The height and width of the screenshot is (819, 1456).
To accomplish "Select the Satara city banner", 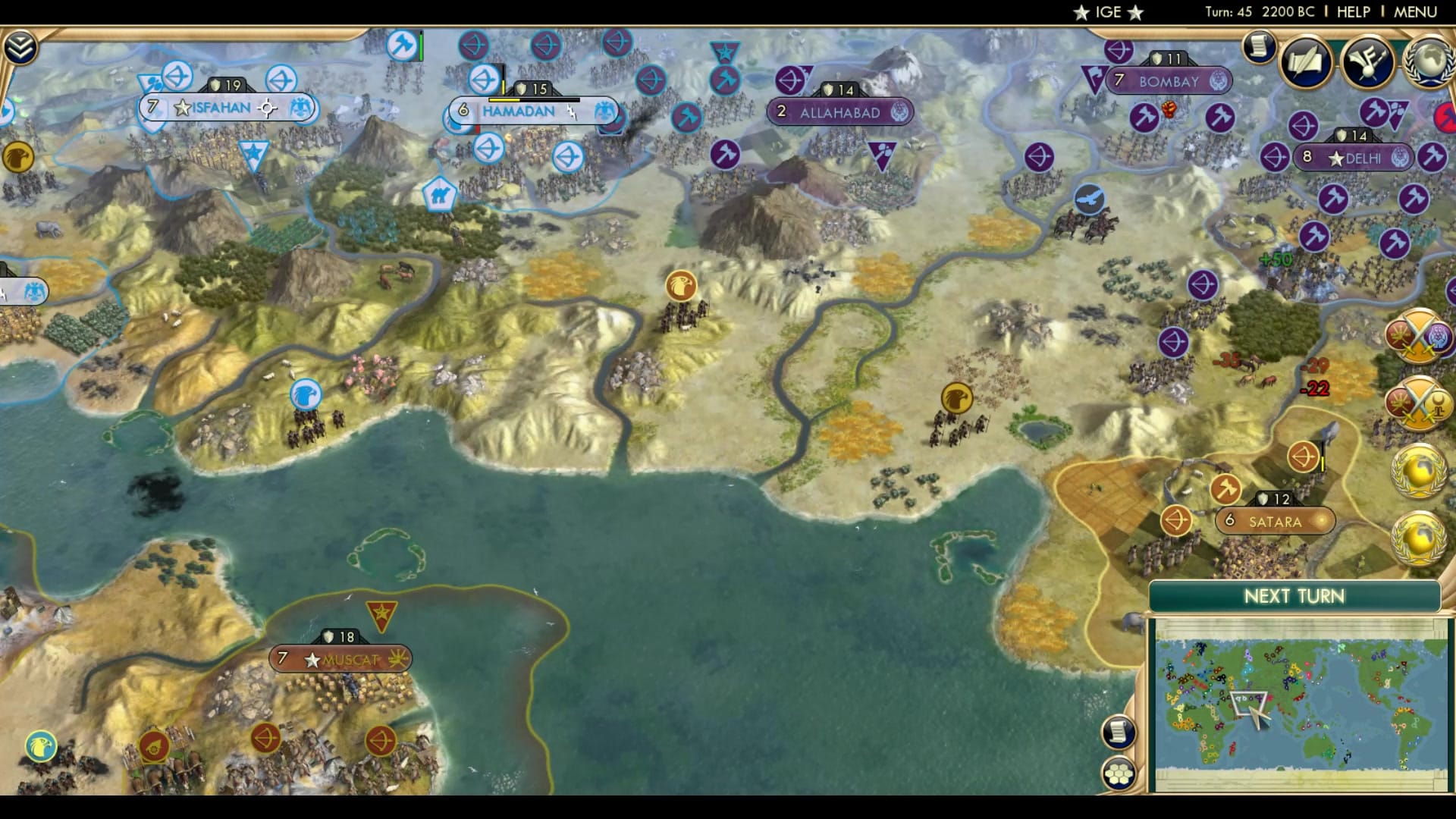I will pyautogui.click(x=1276, y=522).
